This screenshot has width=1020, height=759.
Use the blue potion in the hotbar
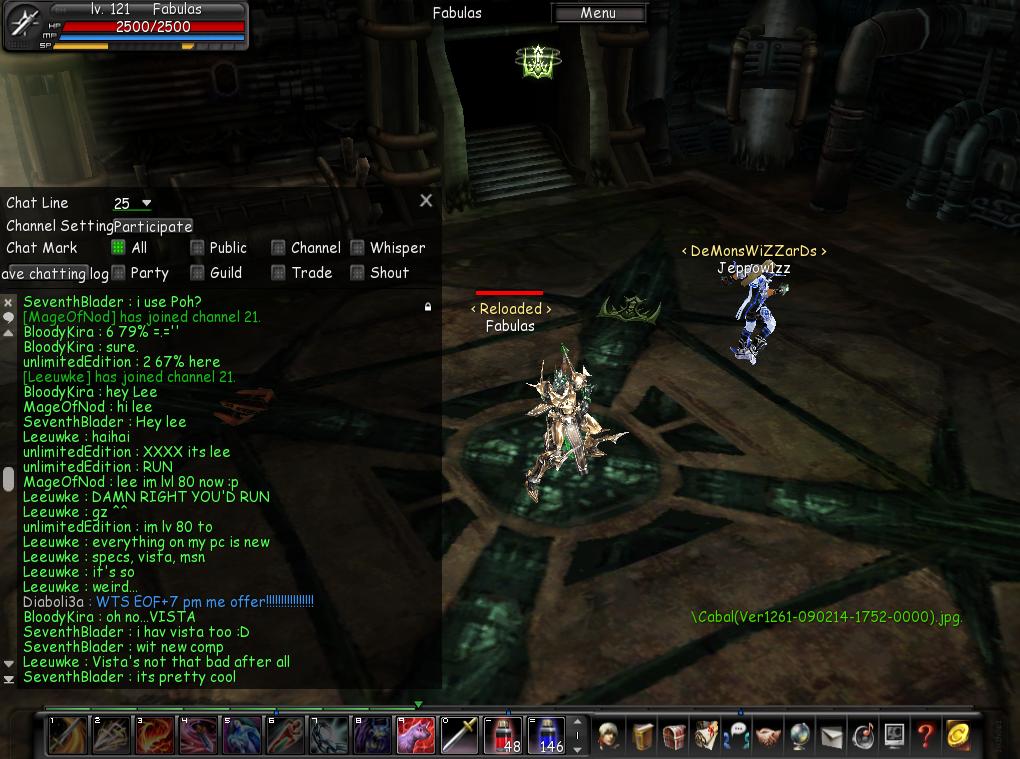[x=546, y=735]
